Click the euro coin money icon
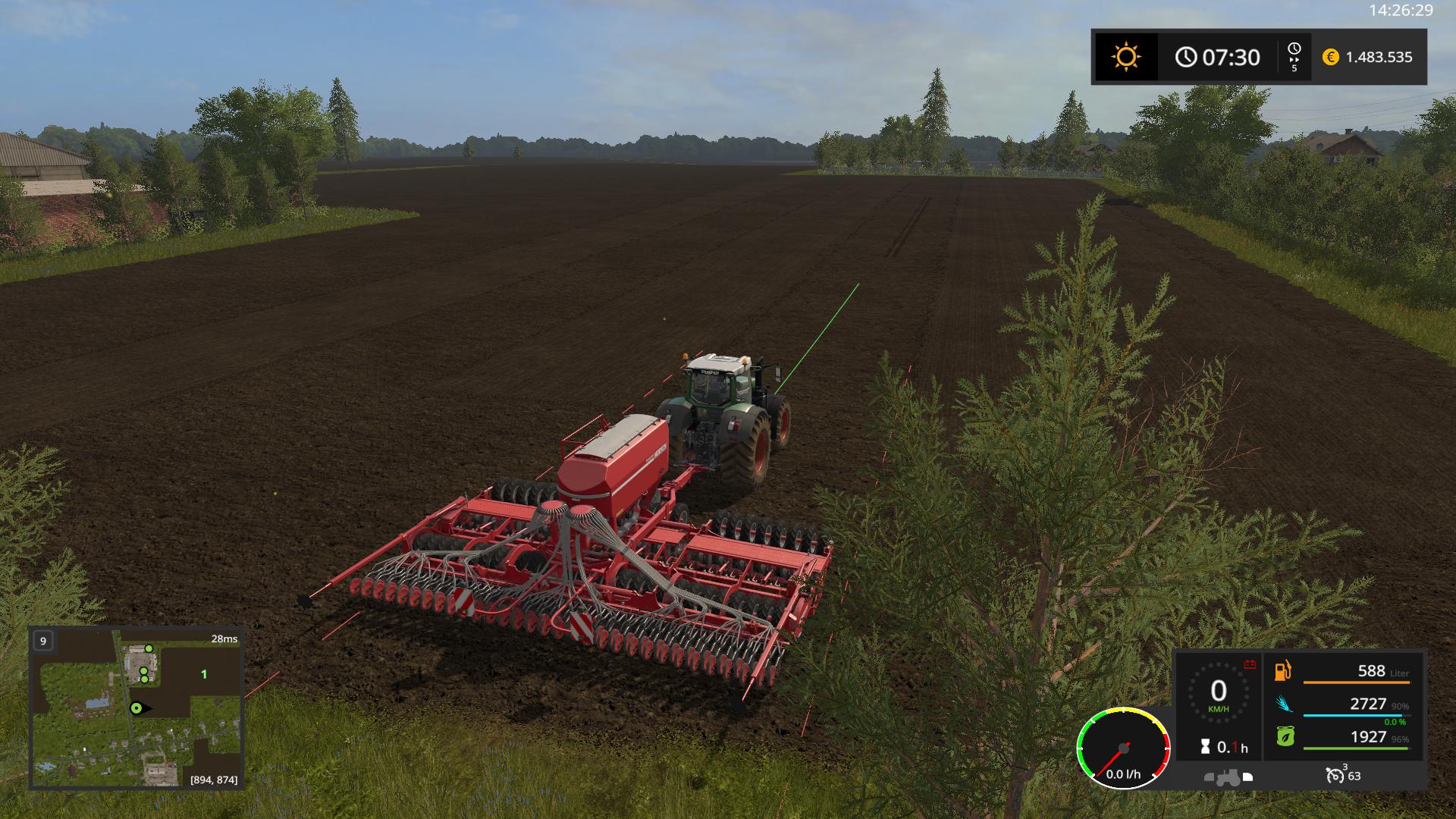This screenshot has width=1456, height=819. (1330, 57)
